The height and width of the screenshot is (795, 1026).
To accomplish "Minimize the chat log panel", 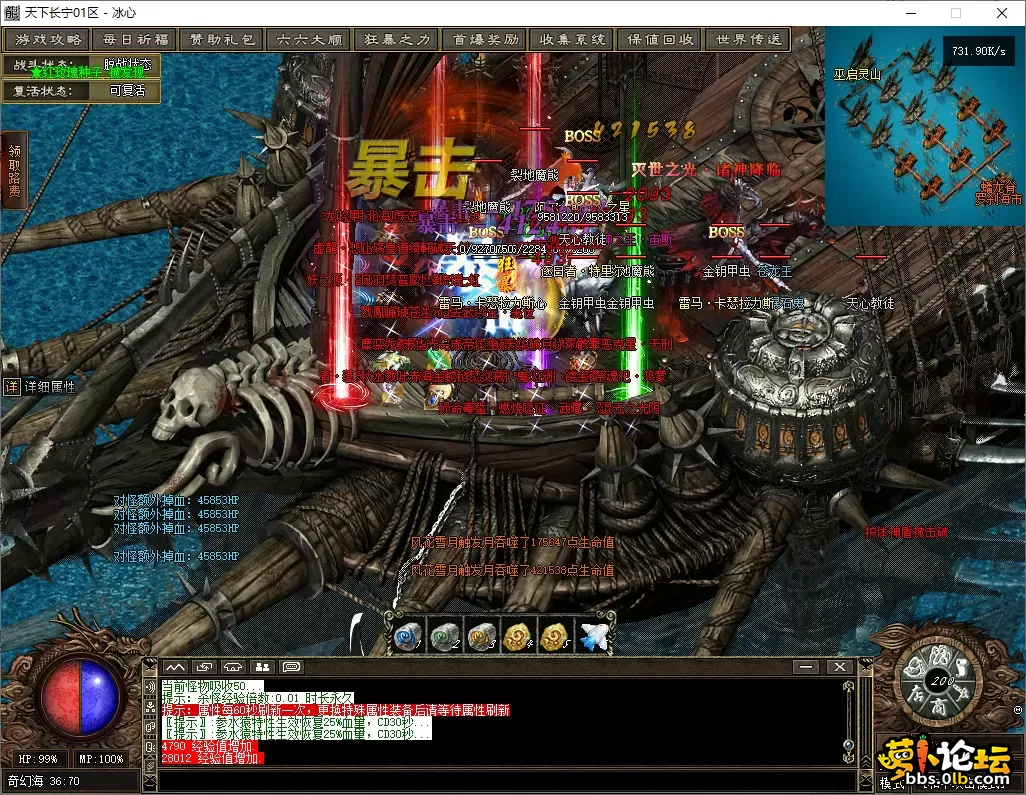I will (x=806, y=667).
